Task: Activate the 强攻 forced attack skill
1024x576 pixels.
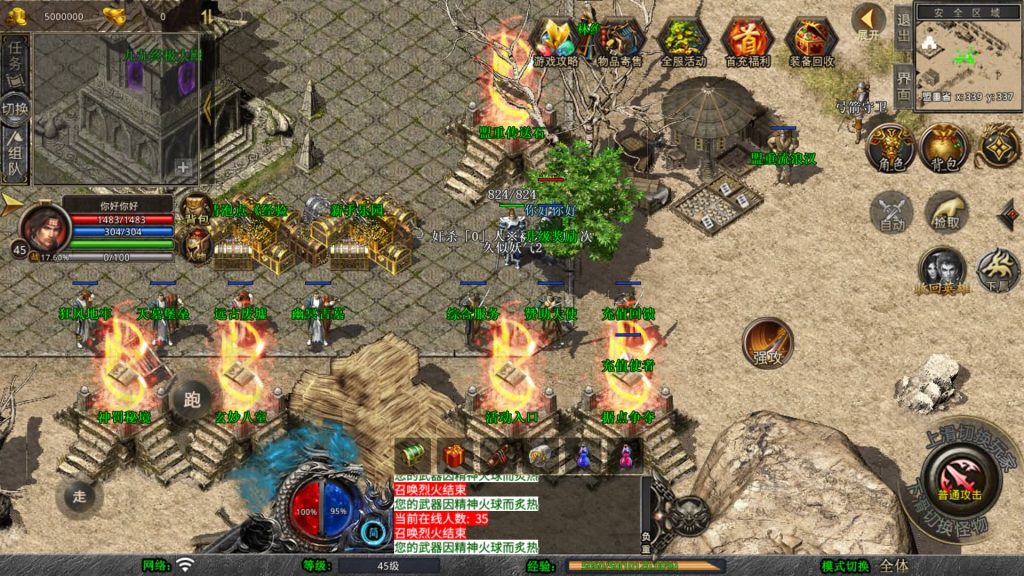Action: point(767,343)
